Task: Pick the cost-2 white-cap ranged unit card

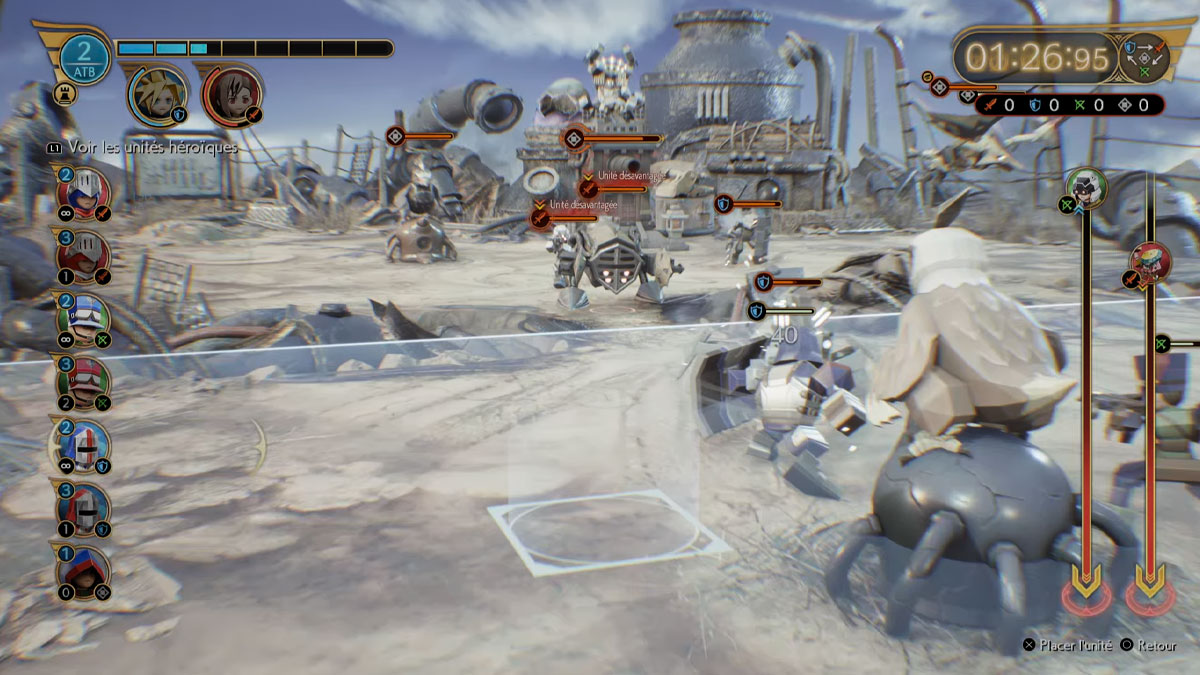Action: 85,319
